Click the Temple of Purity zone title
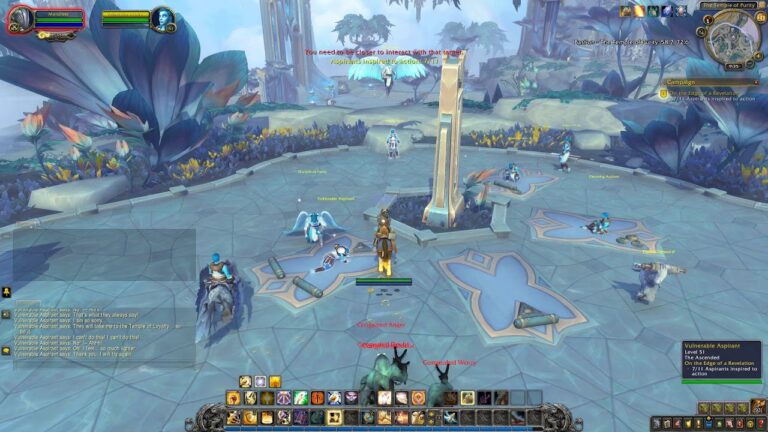The width and height of the screenshot is (768, 432). [726, 6]
